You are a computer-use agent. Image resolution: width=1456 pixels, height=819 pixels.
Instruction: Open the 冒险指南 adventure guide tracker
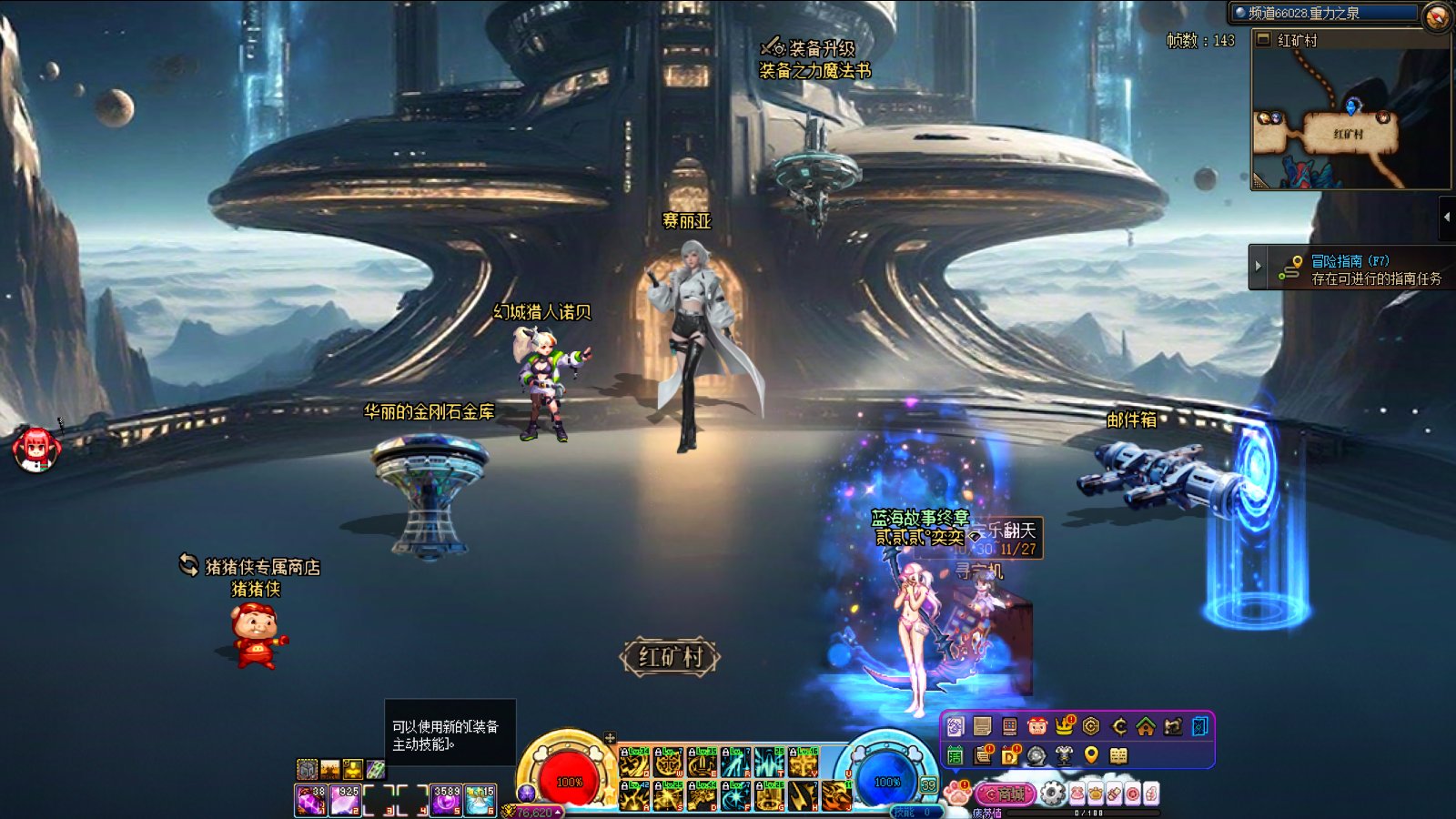point(1365,268)
